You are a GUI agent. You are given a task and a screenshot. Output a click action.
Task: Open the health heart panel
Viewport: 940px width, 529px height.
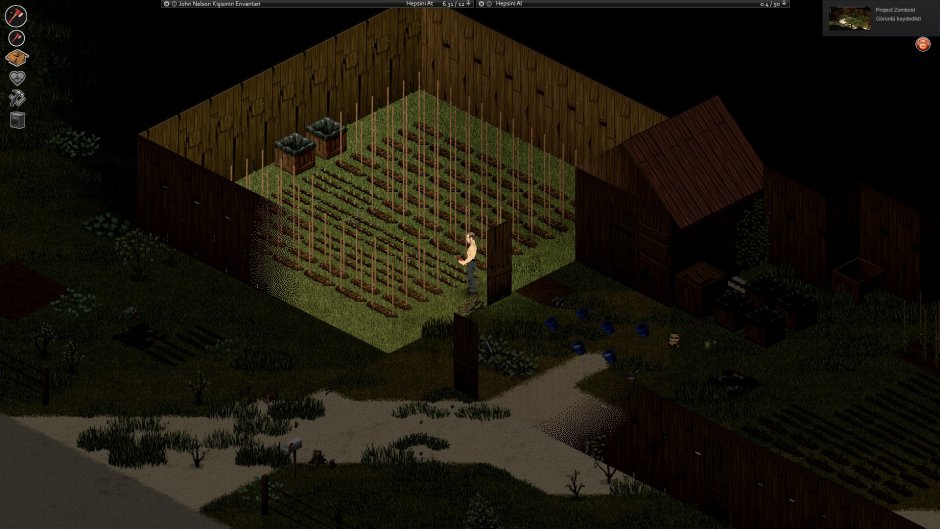tap(16, 79)
